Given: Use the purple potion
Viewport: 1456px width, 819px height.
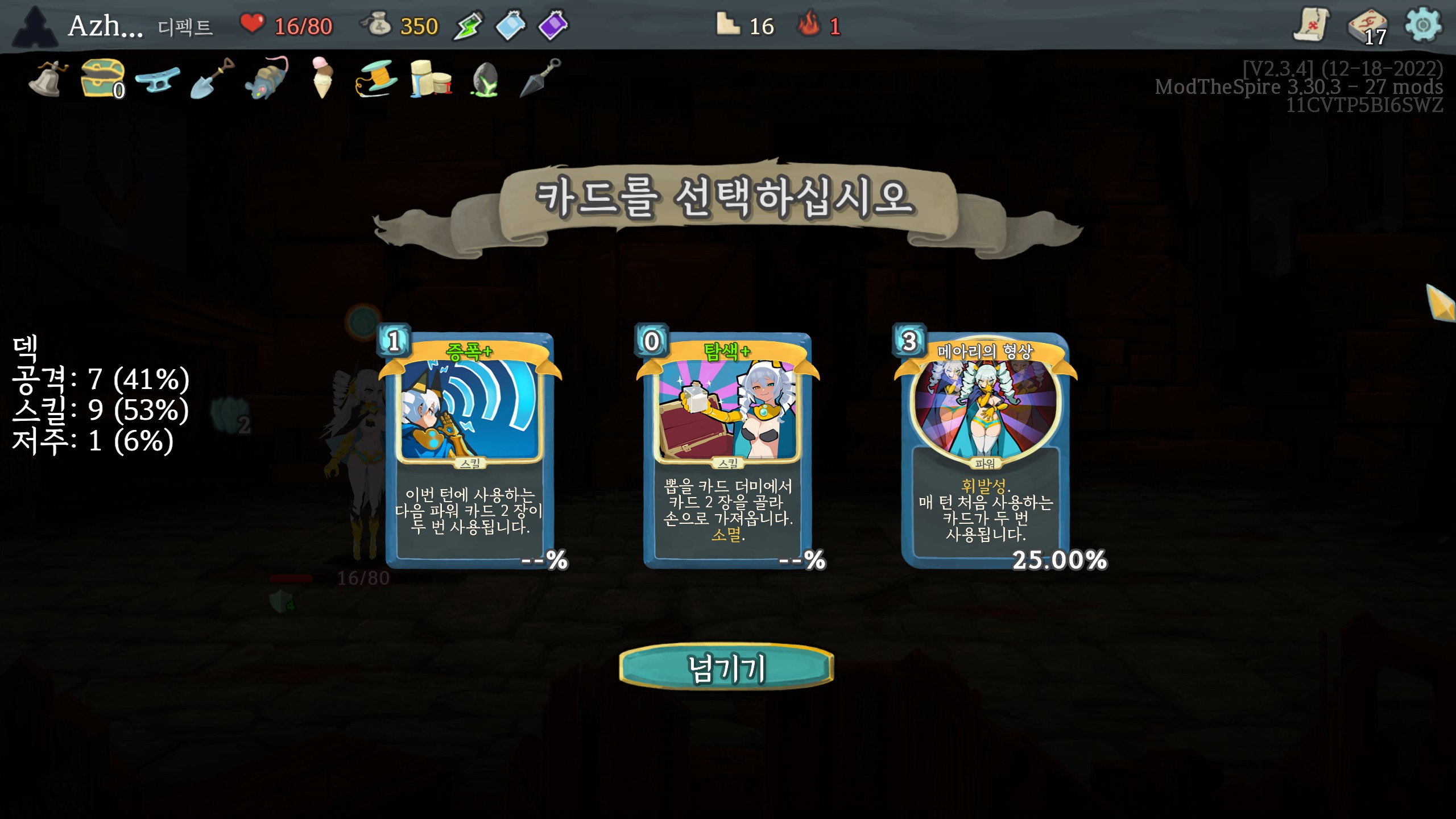Looking at the screenshot, I should [553, 26].
